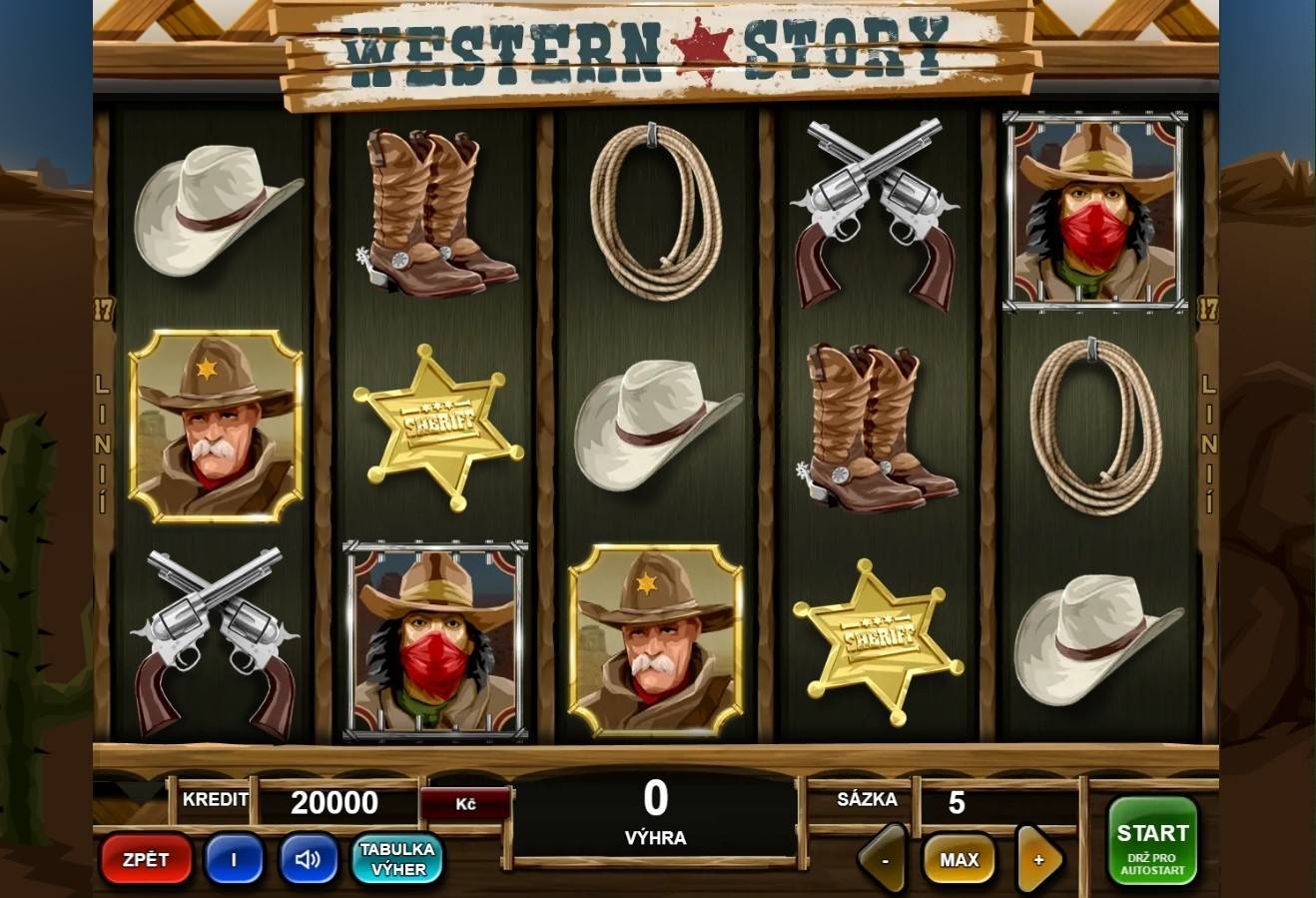
Task: Increase the bet with the plus arrow
Action: [x=1038, y=859]
